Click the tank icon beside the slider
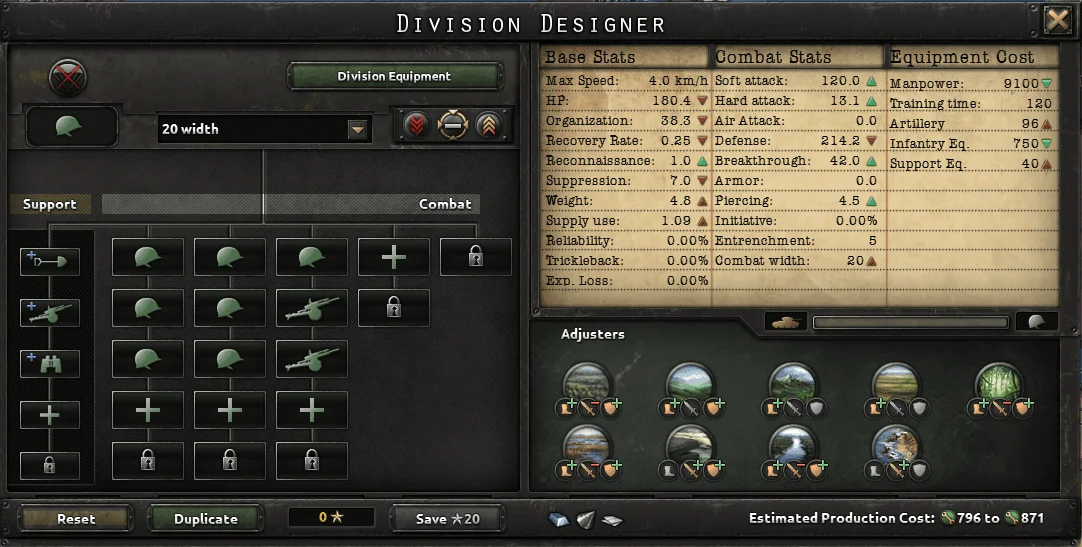Image resolution: width=1082 pixels, height=547 pixels. coord(786,322)
